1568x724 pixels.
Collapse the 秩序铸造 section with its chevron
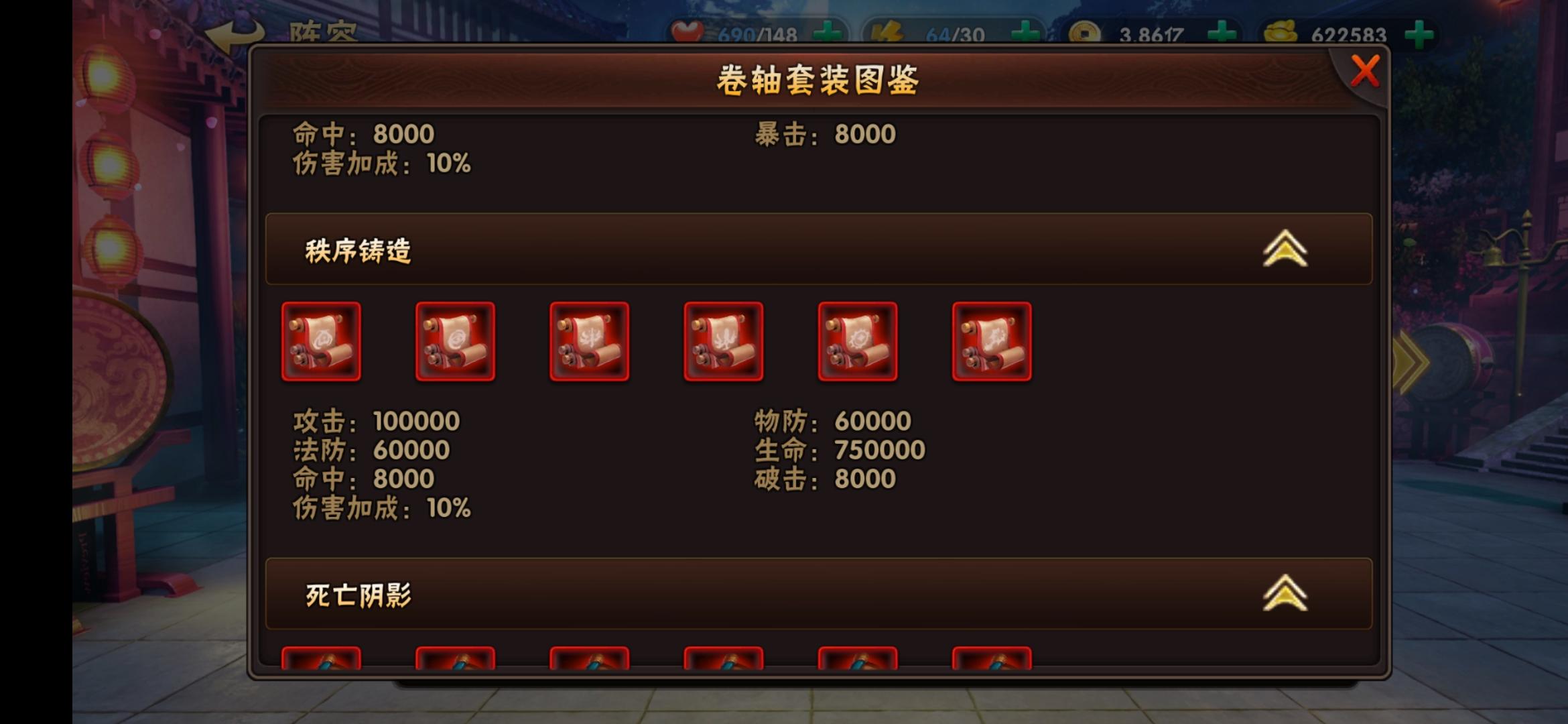(1285, 248)
